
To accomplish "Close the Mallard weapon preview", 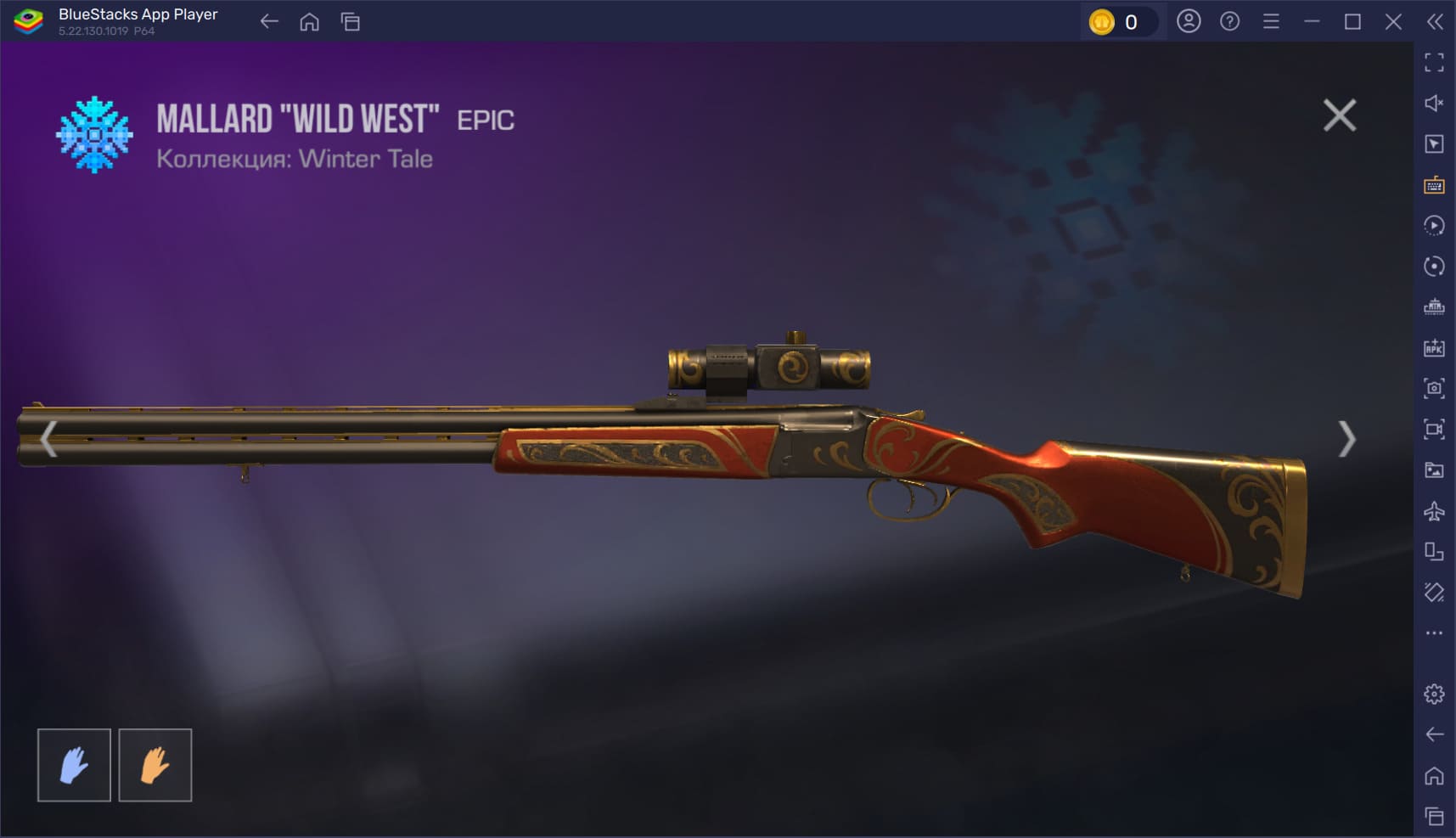I will pos(1339,115).
